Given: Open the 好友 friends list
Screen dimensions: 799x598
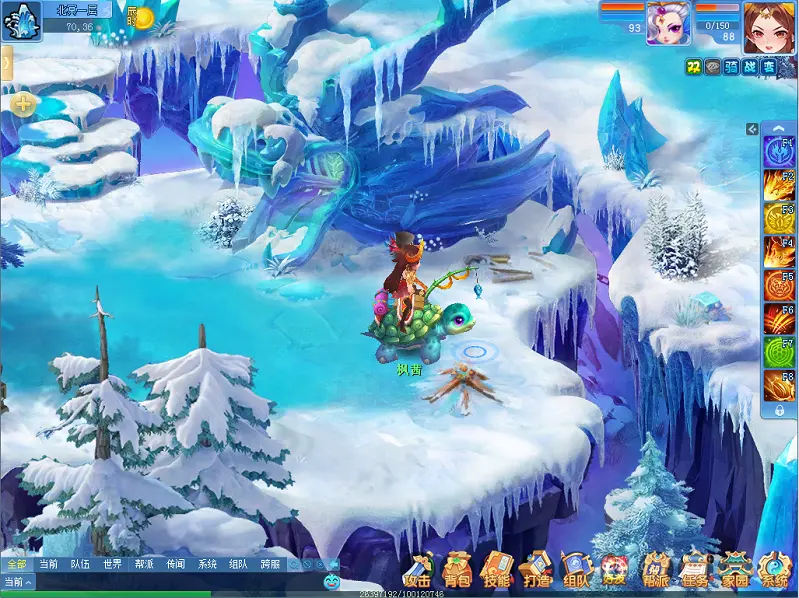Looking at the screenshot, I should click(616, 570).
